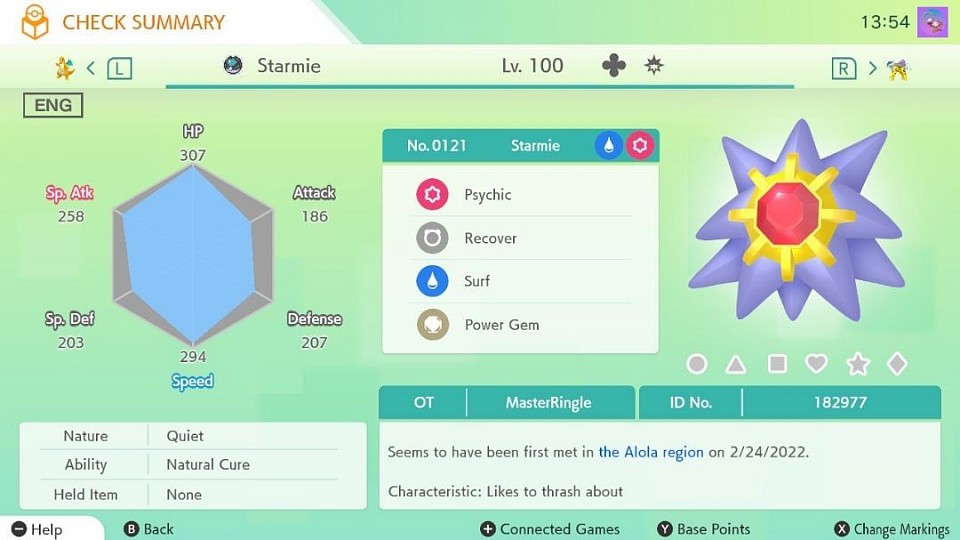Select the Held Item row

click(193, 494)
